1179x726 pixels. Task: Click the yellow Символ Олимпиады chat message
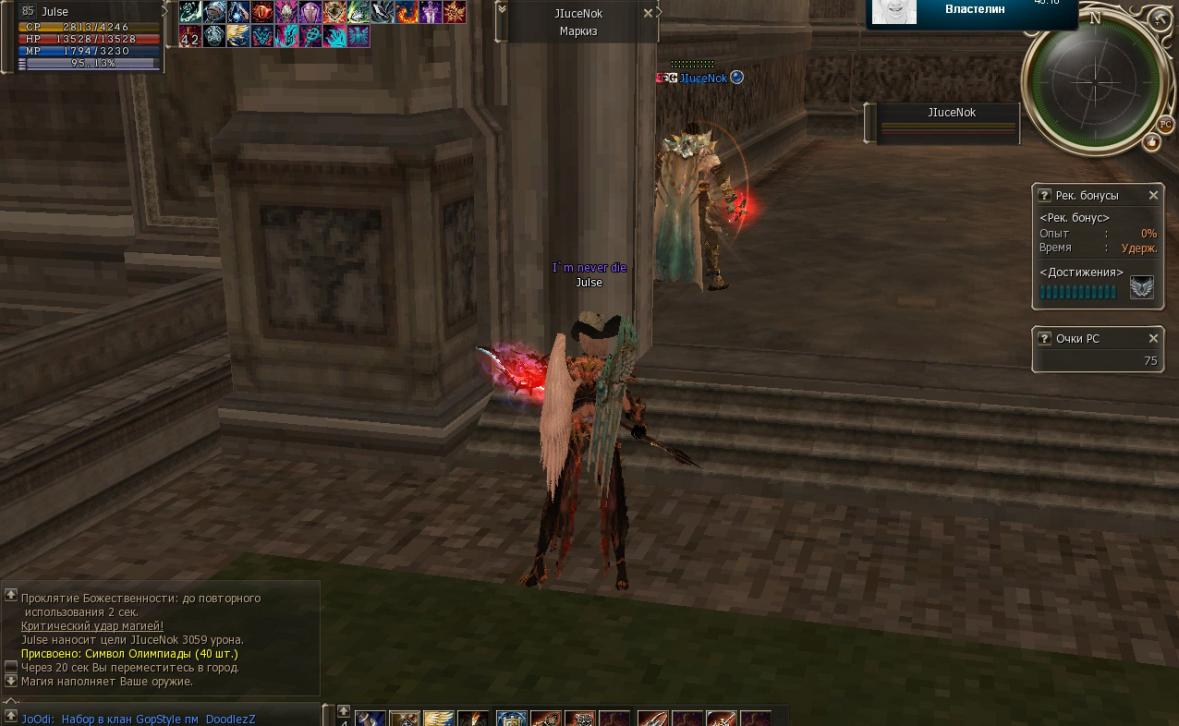(129, 654)
